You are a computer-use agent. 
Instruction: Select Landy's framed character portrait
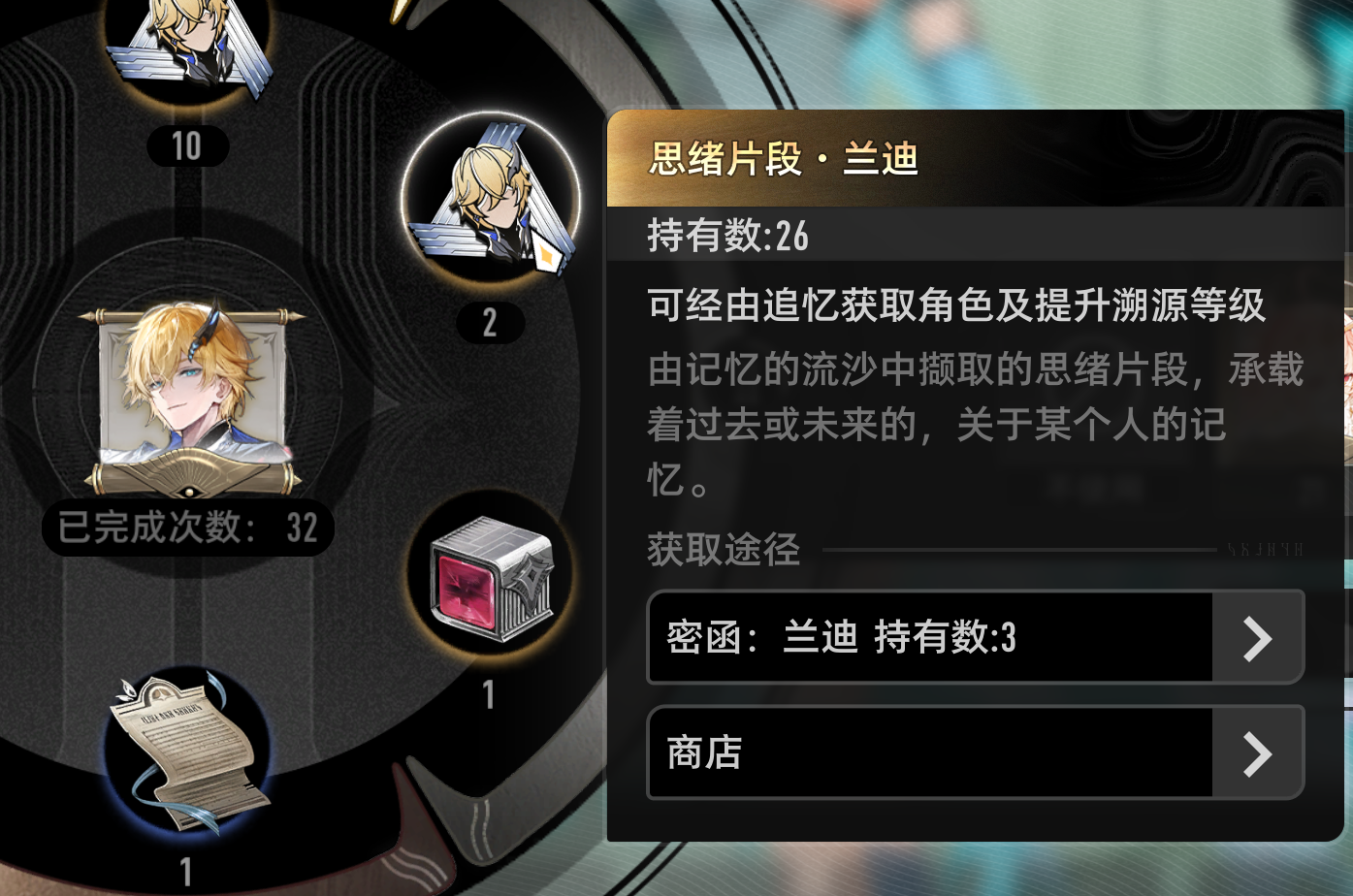tap(187, 398)
